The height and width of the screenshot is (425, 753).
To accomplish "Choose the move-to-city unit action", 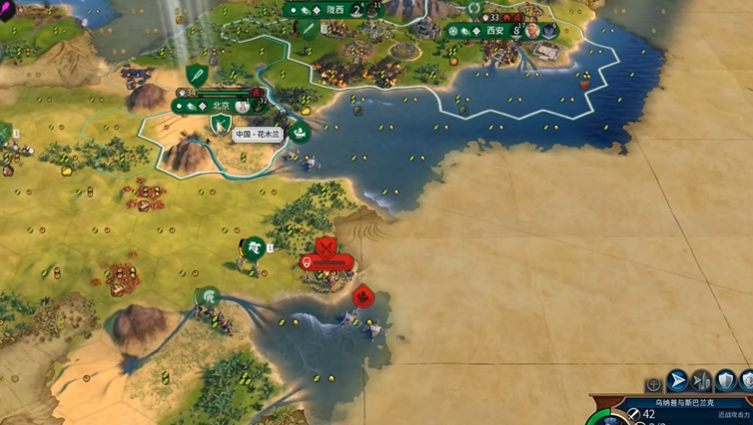I will tap(701, 381).
